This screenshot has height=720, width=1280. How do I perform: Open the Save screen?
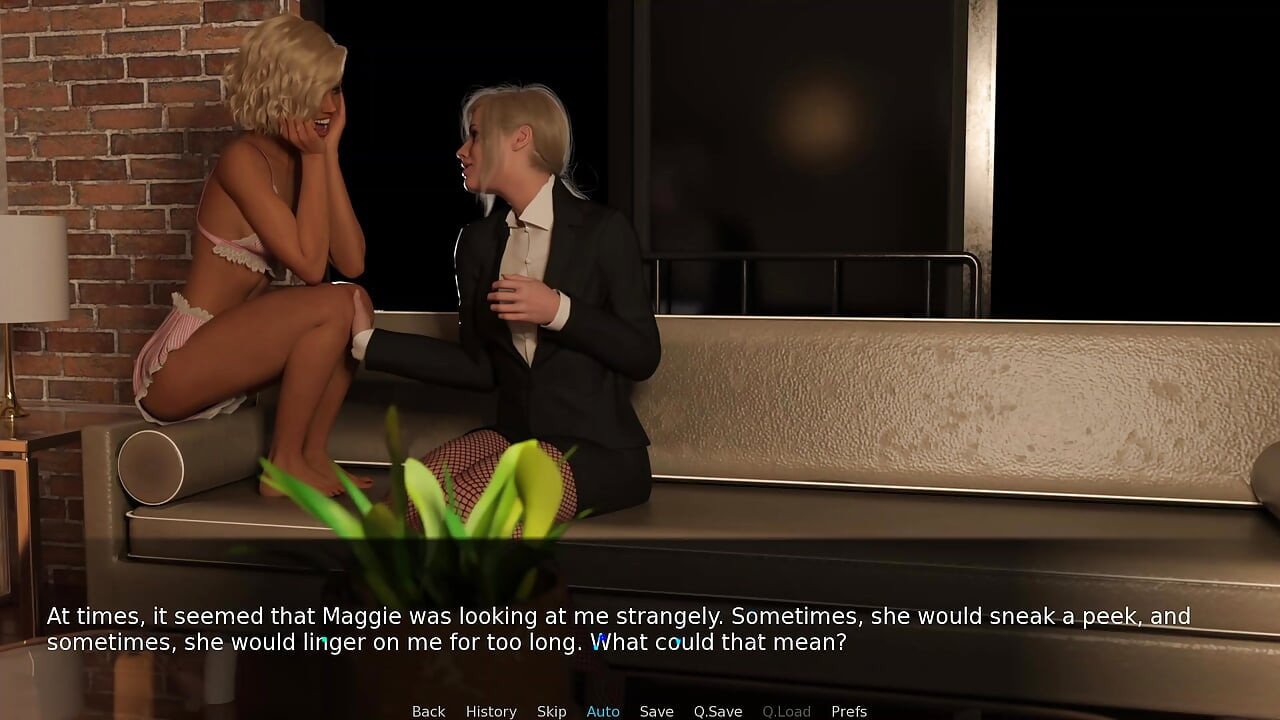(x=656, y=711)
